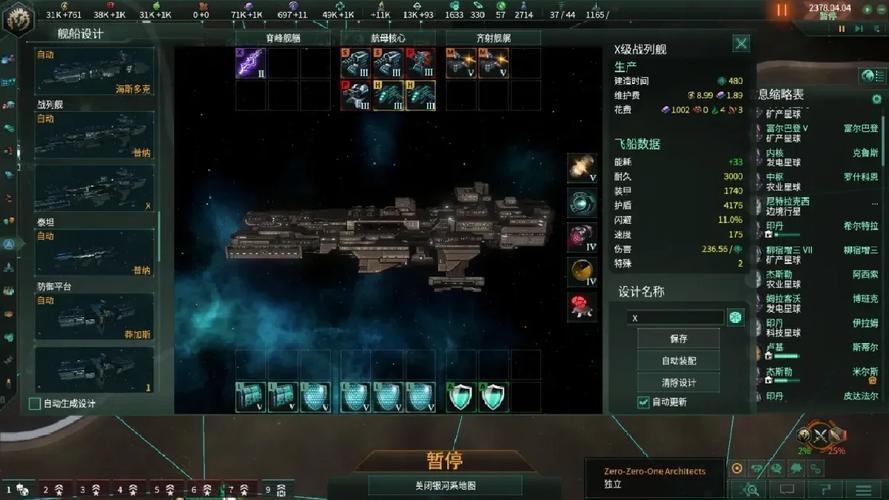Image resolution: width=889 pixels, height=500 pixels.
Task: Toggle the 自动更新 auto-update checkbox
Action: [643, 402]
